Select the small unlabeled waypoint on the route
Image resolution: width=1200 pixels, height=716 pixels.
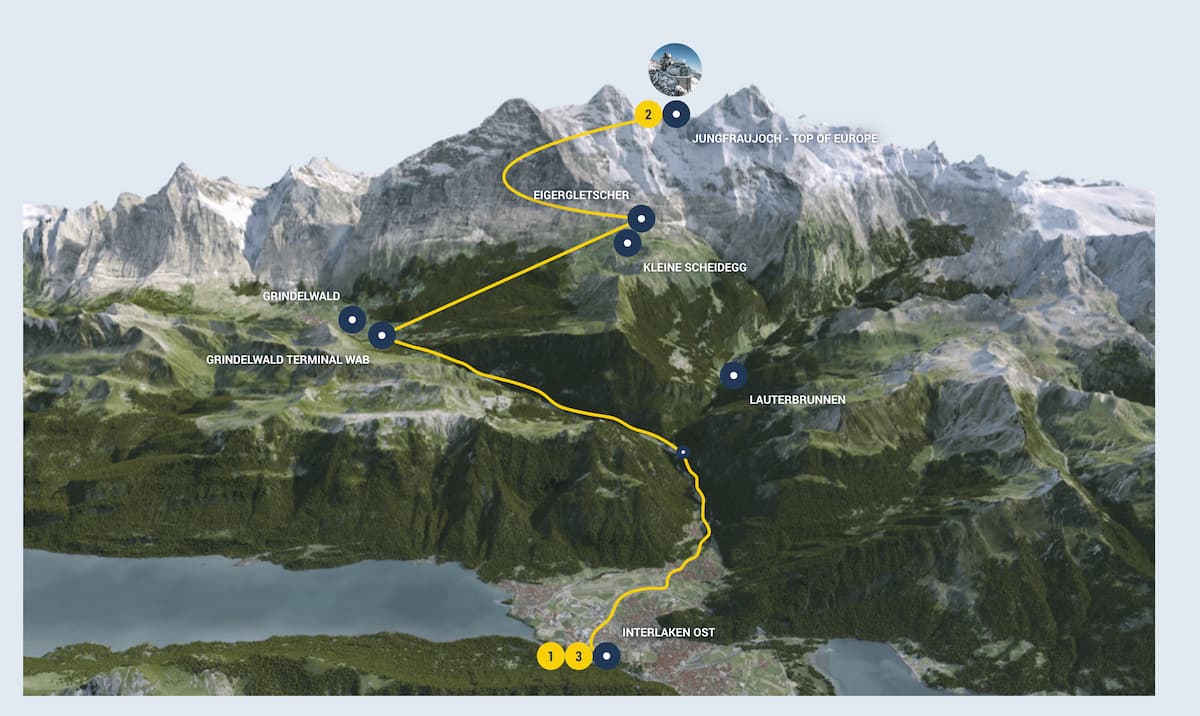(x=684, y=453)
